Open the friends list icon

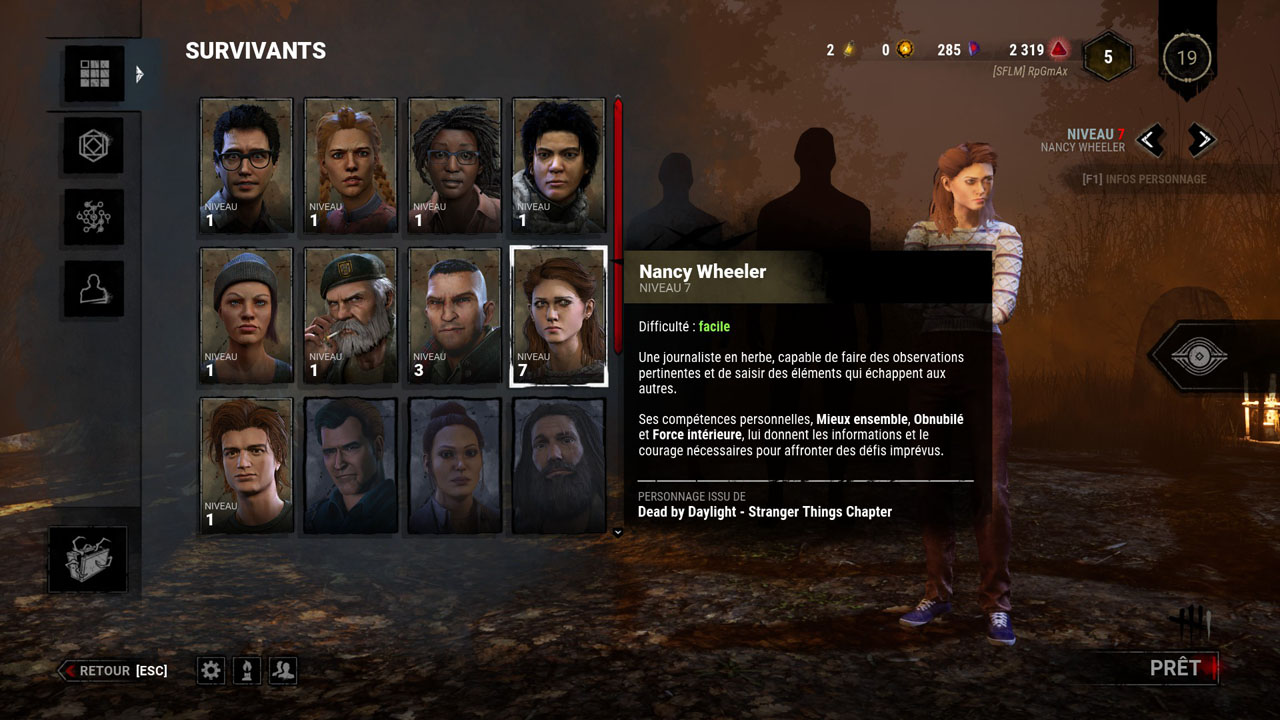pos(282,670)
